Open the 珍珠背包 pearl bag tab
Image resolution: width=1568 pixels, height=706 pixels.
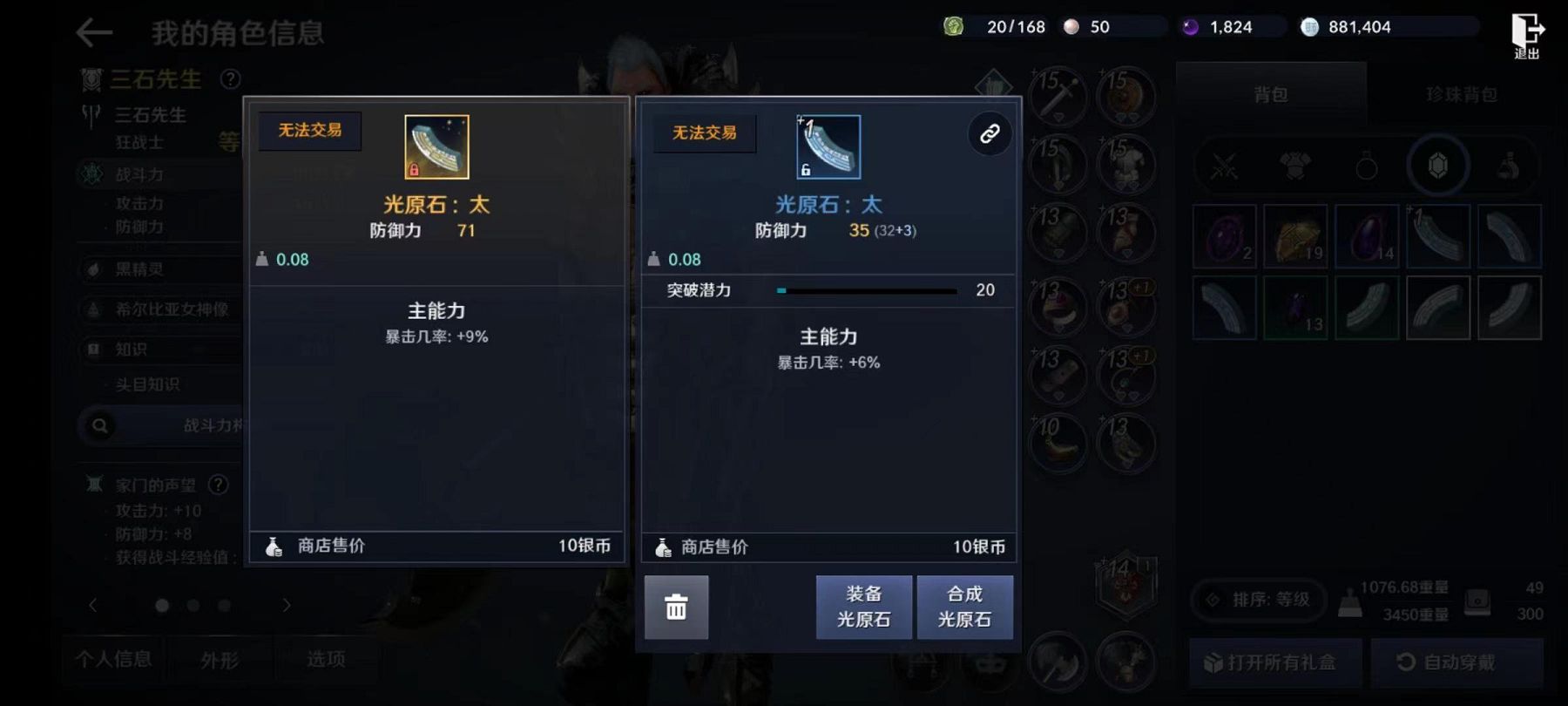click(1461, 94)
